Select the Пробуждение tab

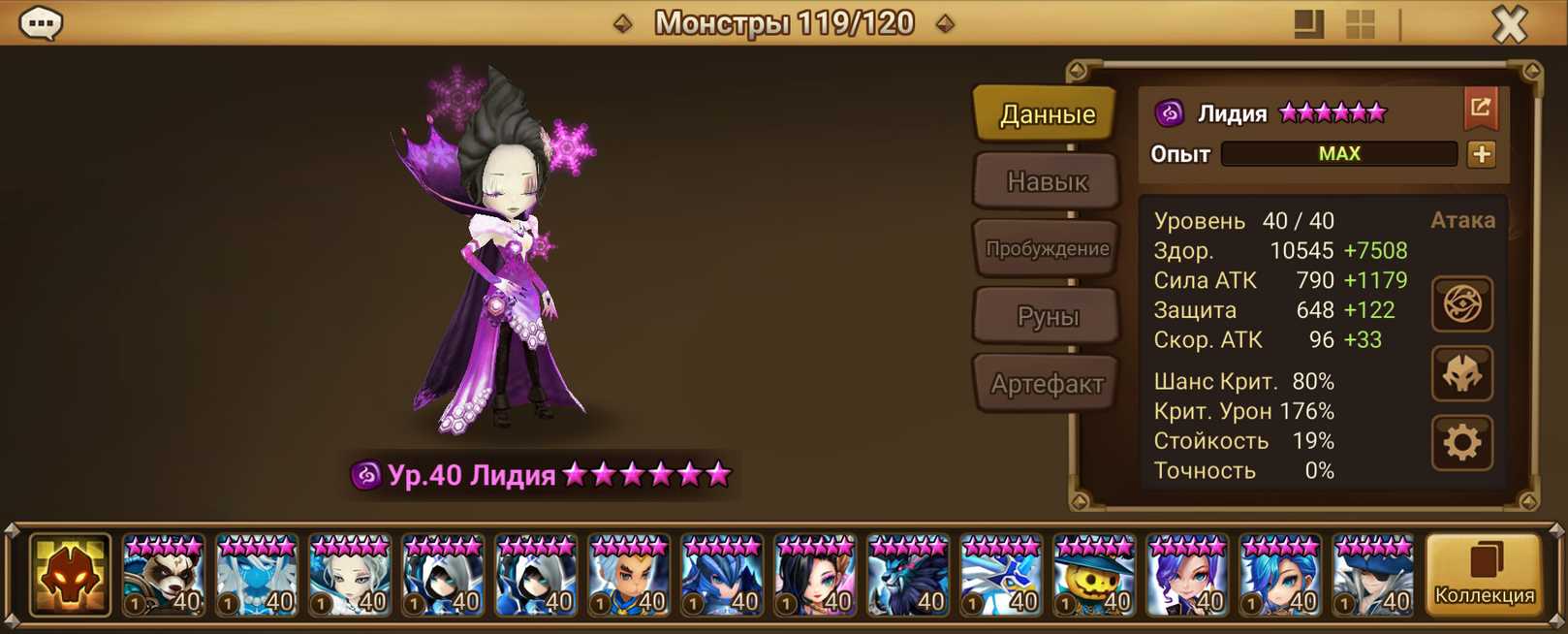(1047, 248)
